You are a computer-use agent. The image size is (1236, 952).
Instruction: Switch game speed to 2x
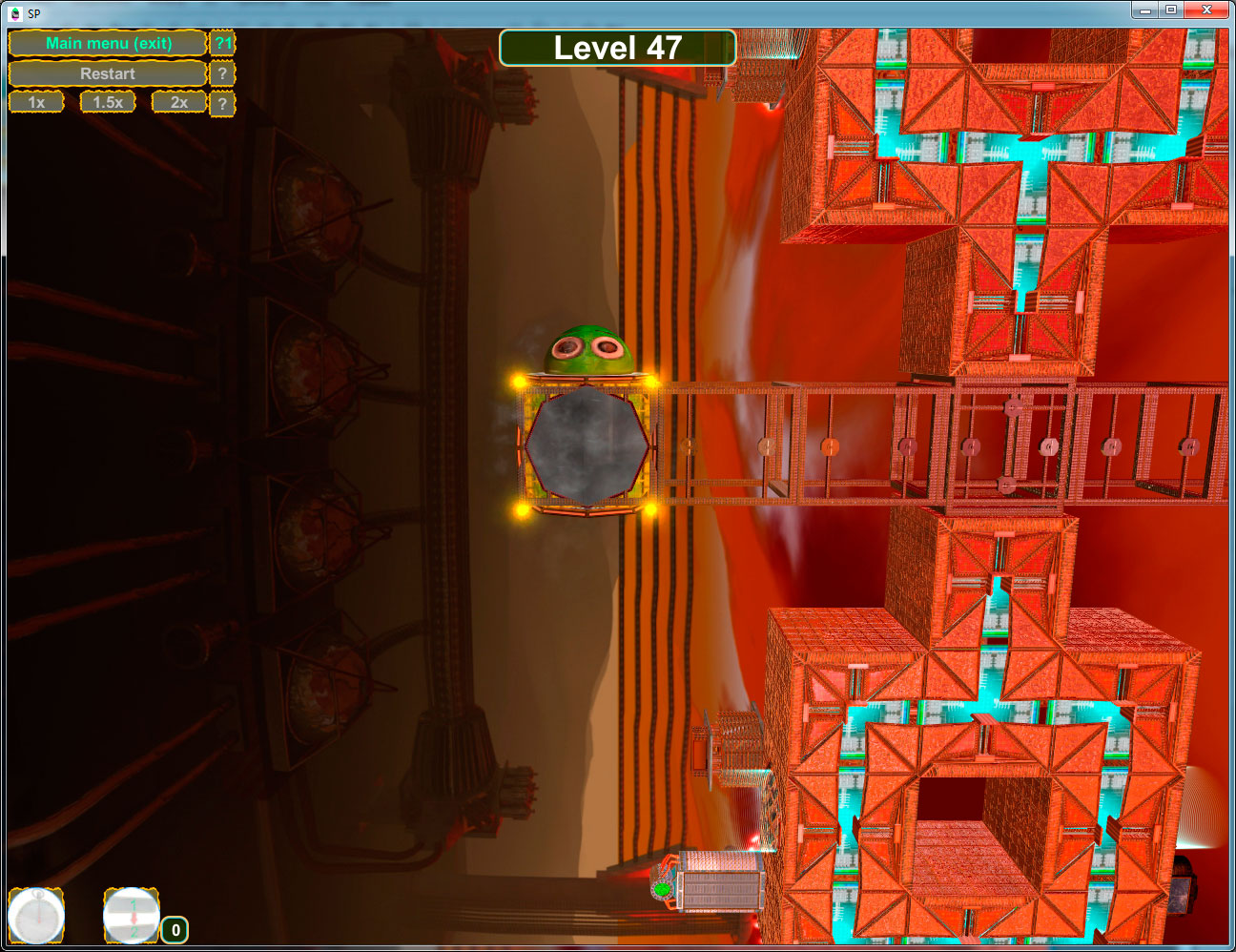click(179, 102)
